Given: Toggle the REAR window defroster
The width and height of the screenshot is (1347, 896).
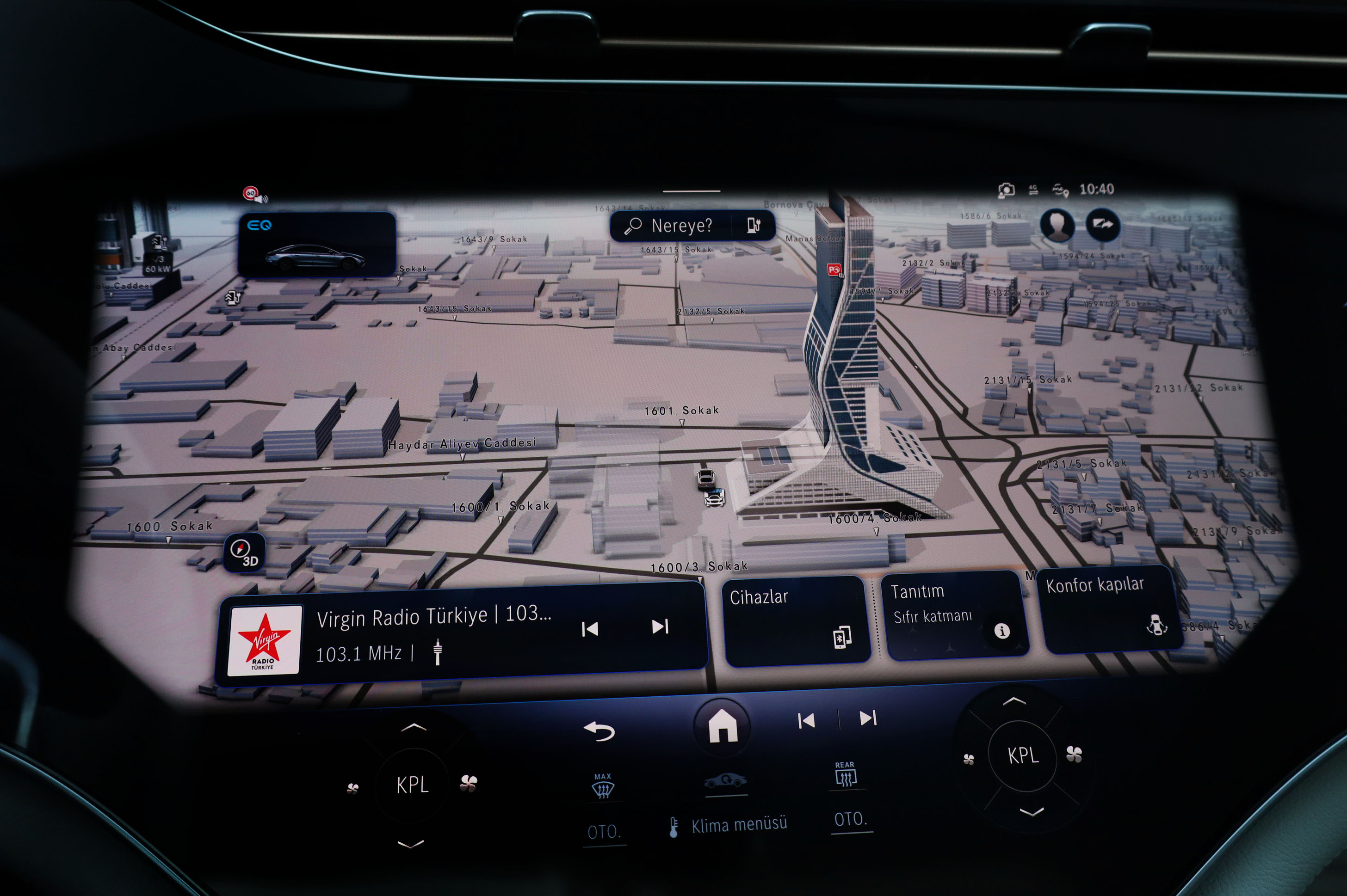Looking at the screenshot, I should pos(845,775).
